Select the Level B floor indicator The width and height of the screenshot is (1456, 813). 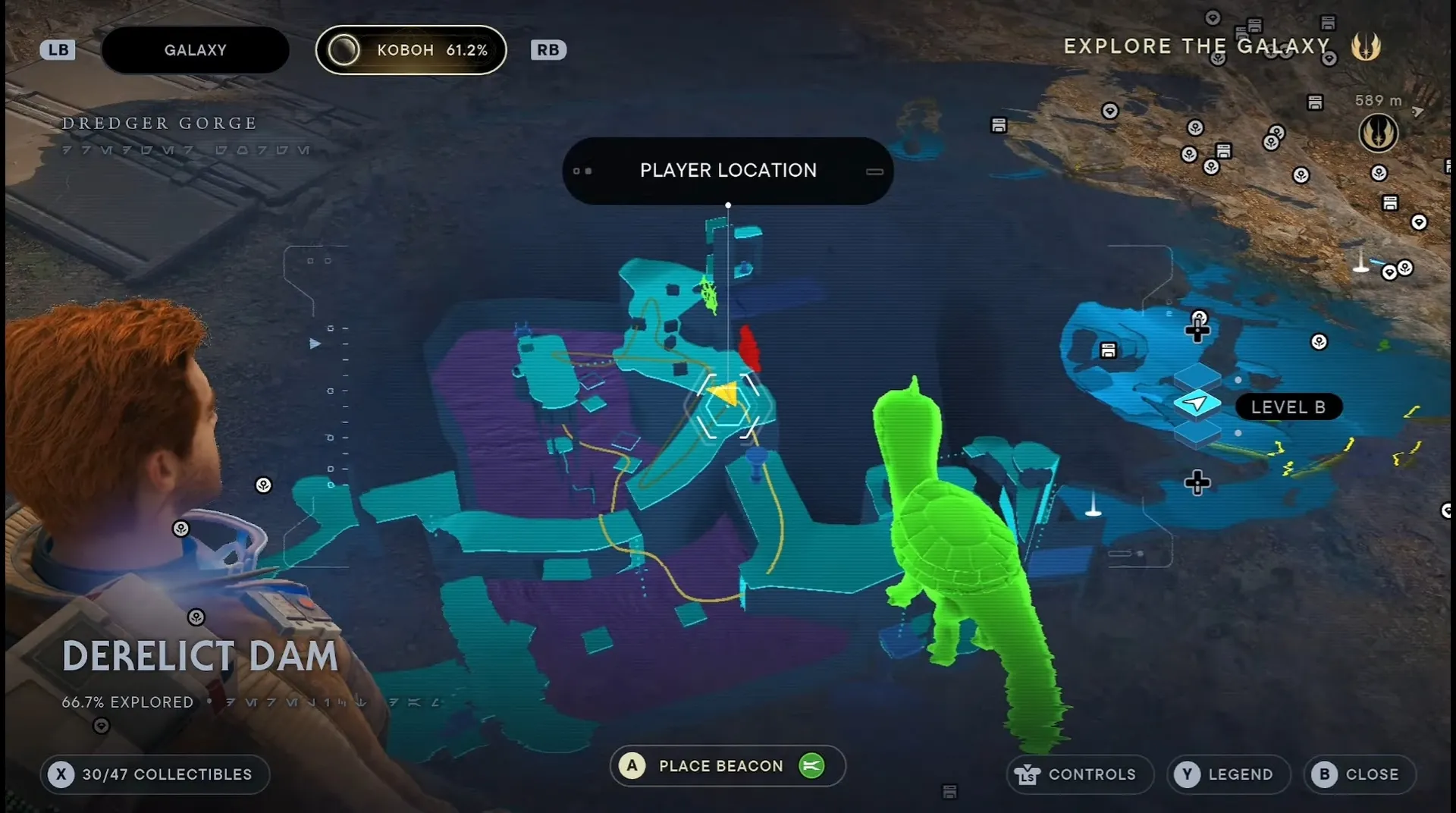tap(1288, 407)
